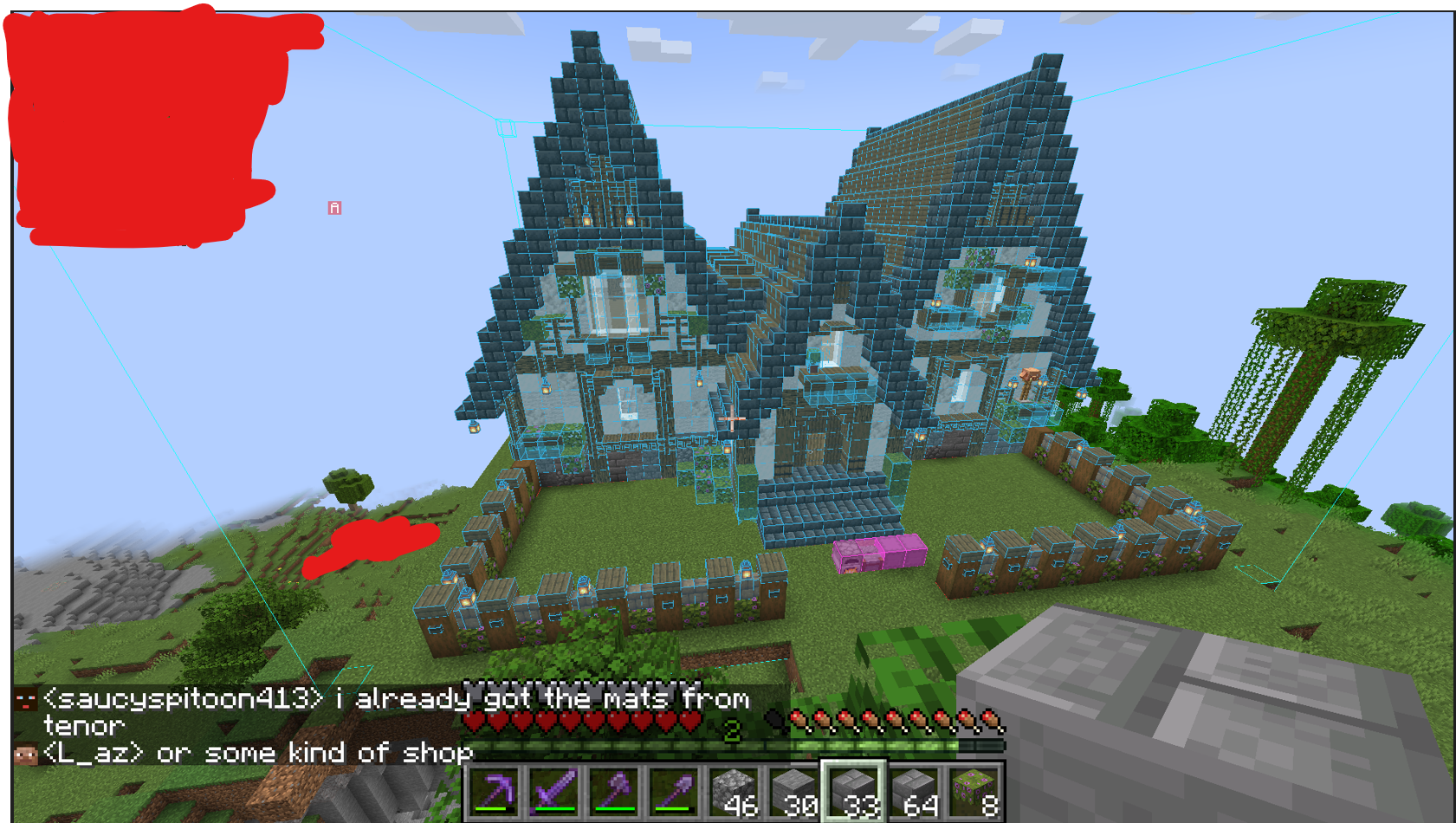Choose the enchanted axe slot
The height and width of the screenshot is (823, 1456).
[615, 791]
